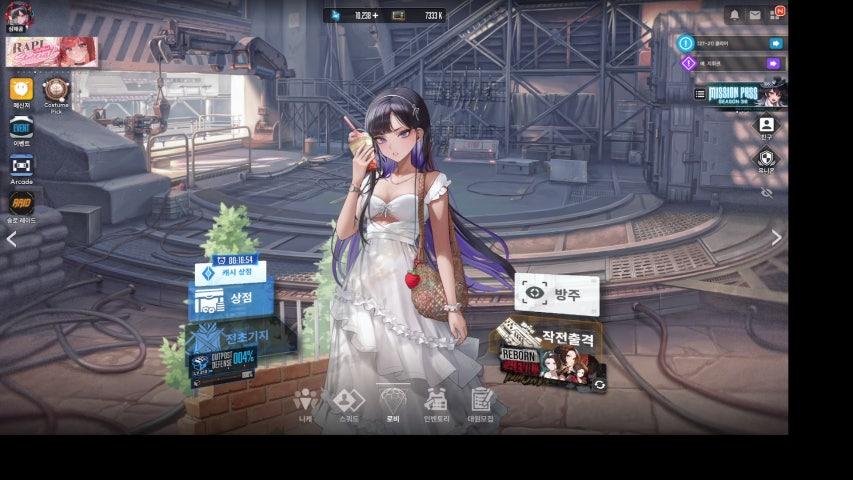This screenshot has width=853, height=480.
Task: Launch the Arcade menu
Action: 21,166
